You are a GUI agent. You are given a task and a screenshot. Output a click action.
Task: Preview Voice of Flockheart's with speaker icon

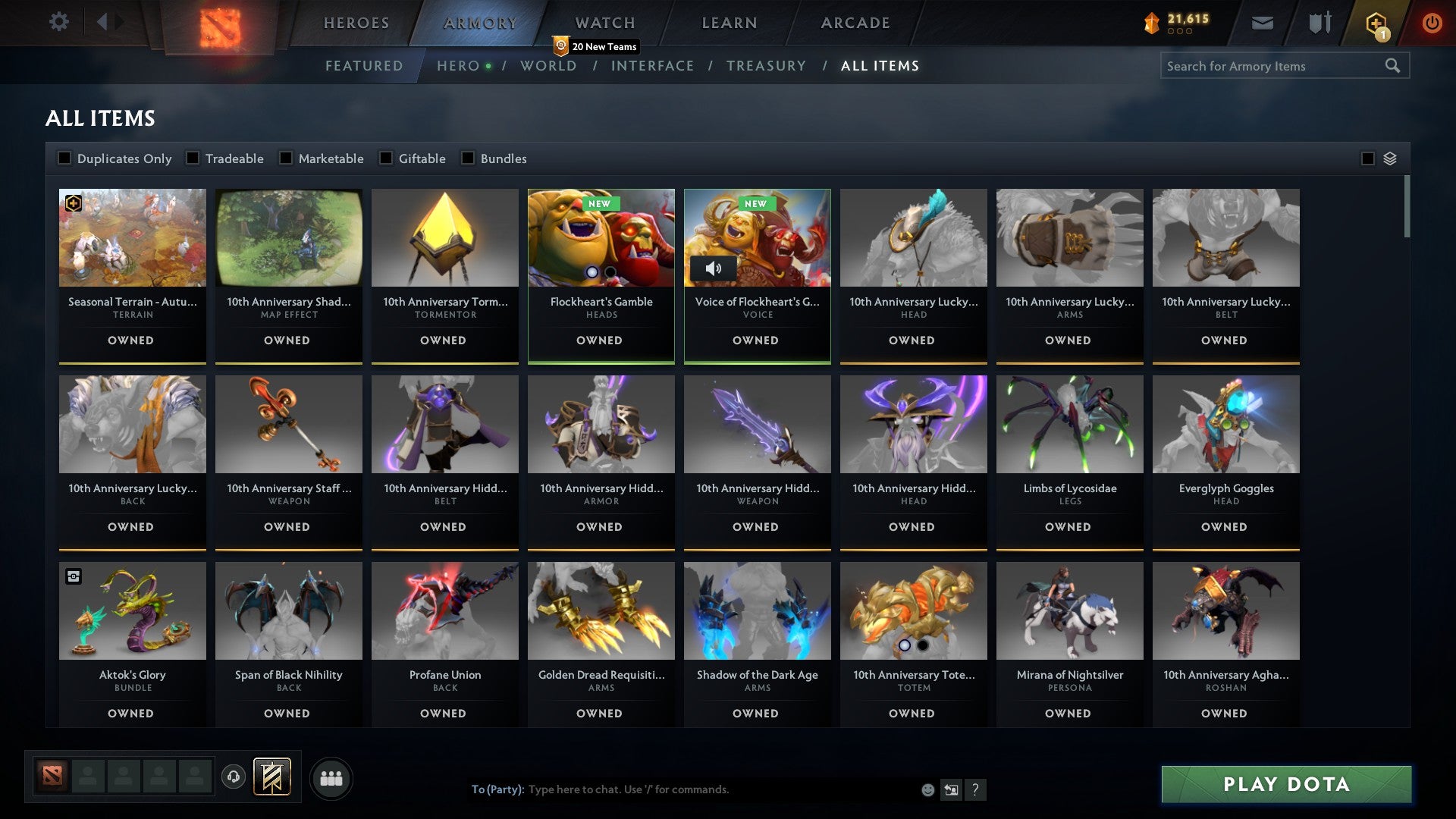714,268
